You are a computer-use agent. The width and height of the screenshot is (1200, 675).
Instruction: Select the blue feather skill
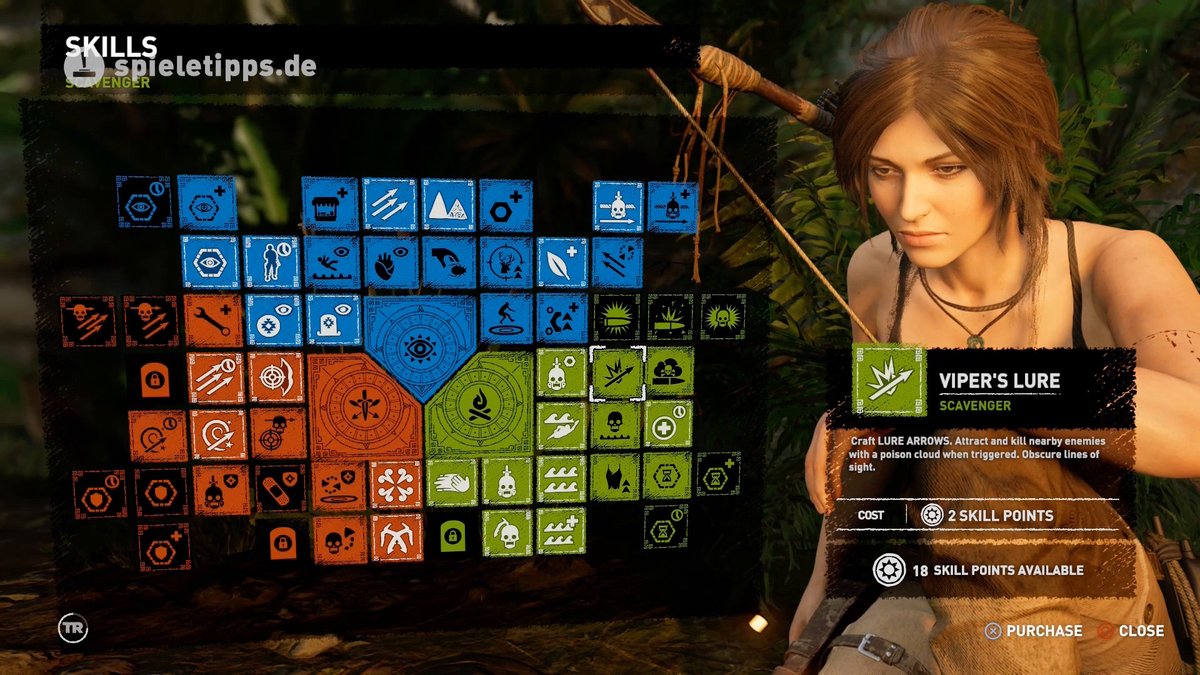pyautogui.click(x=561, y=262)
